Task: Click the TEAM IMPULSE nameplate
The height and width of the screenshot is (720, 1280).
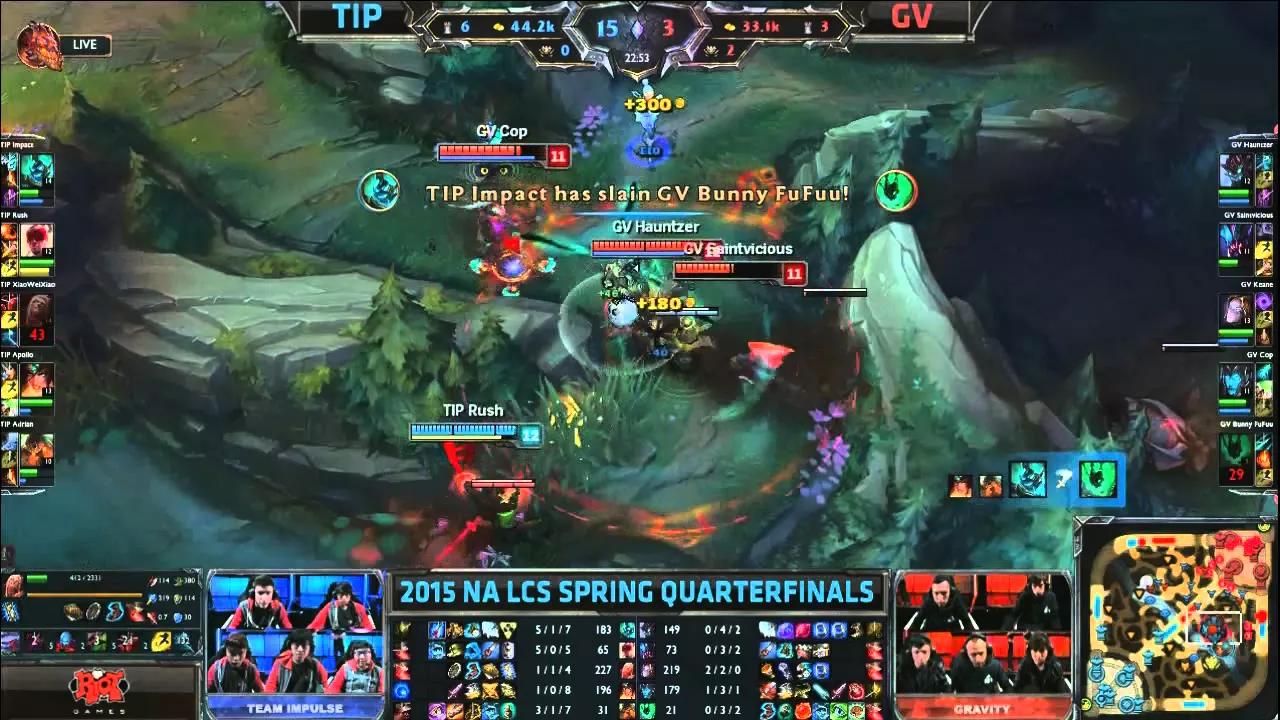Action: tap(296, 707)
